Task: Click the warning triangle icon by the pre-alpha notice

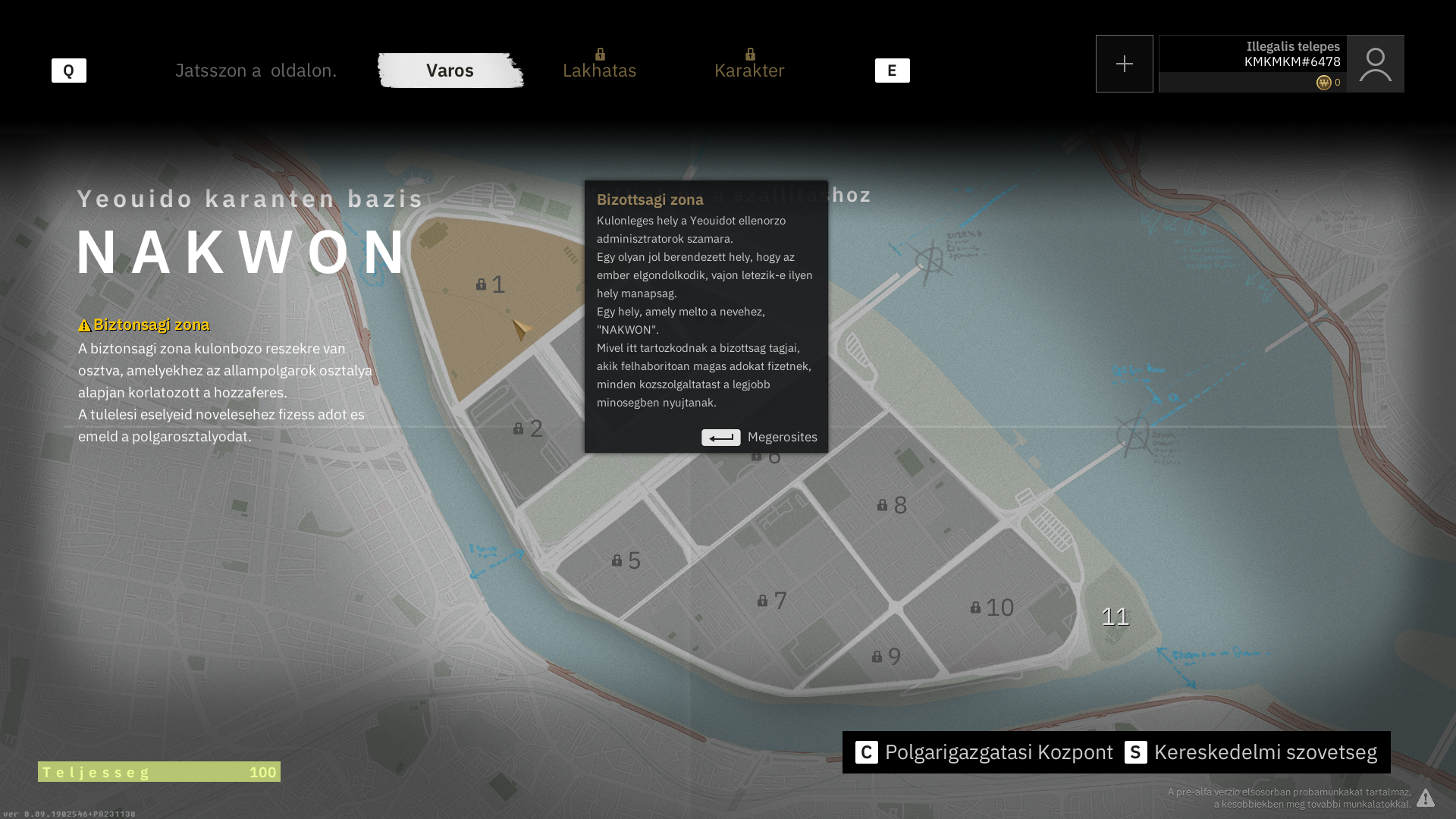Action: (1426, 798)
